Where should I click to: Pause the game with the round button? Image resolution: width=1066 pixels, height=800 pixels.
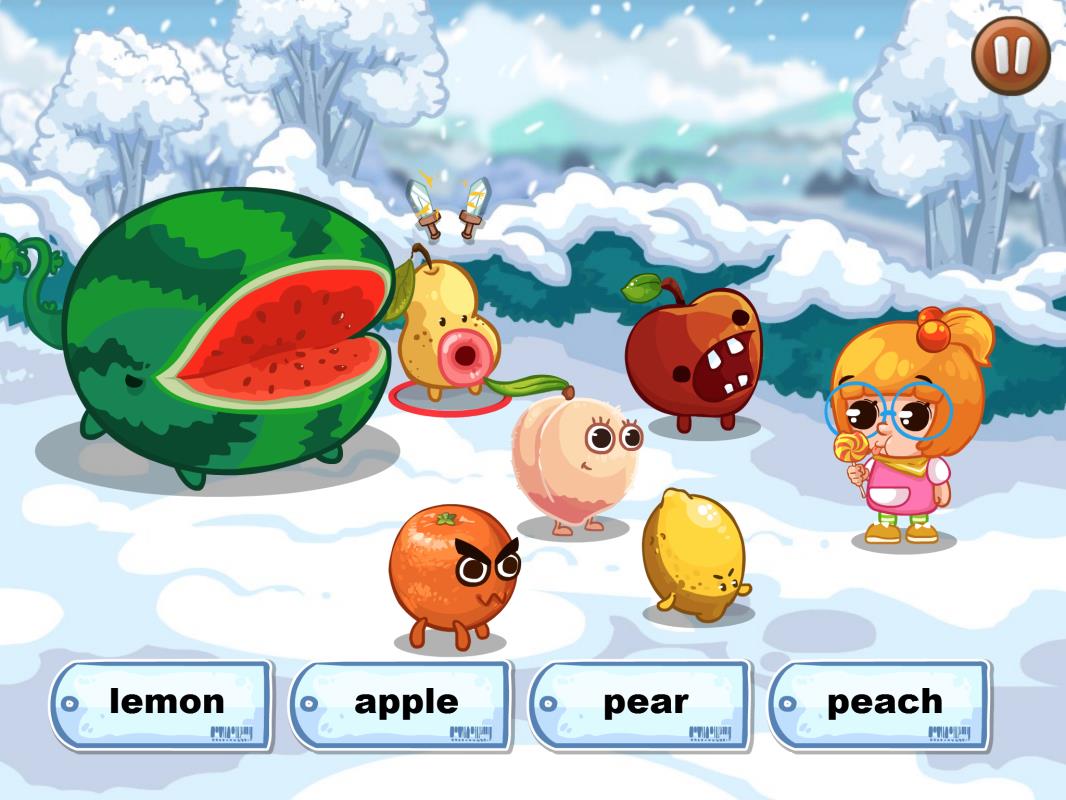(1010, 56)
